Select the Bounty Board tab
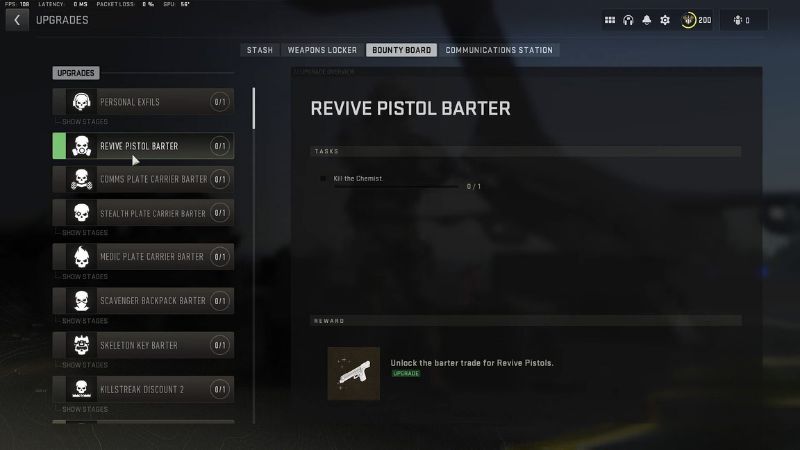This screenshot has height=450, width=800. coord(401,50)
